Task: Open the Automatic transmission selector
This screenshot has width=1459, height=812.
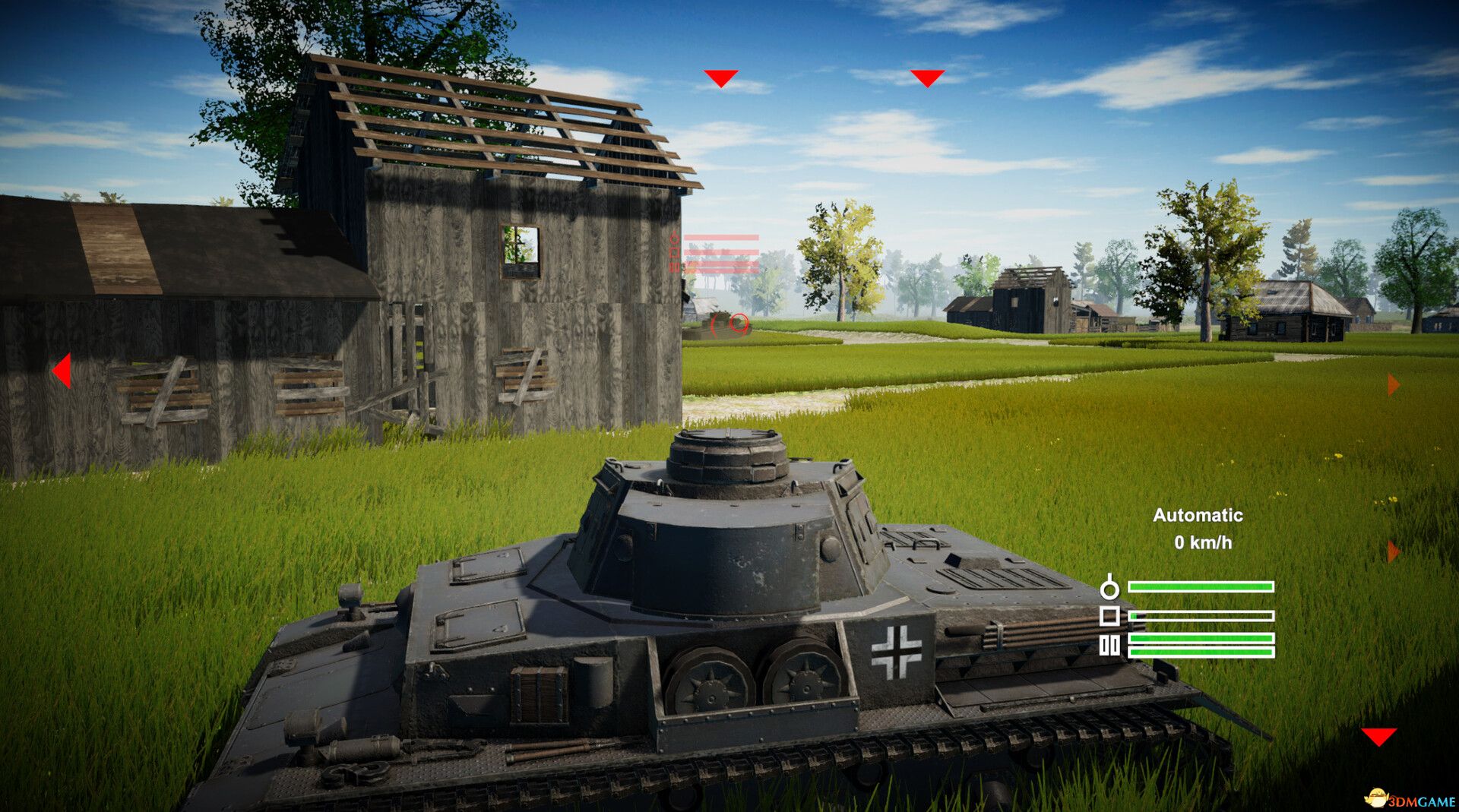Action: pyautogui.click(x=1198, y=516)
